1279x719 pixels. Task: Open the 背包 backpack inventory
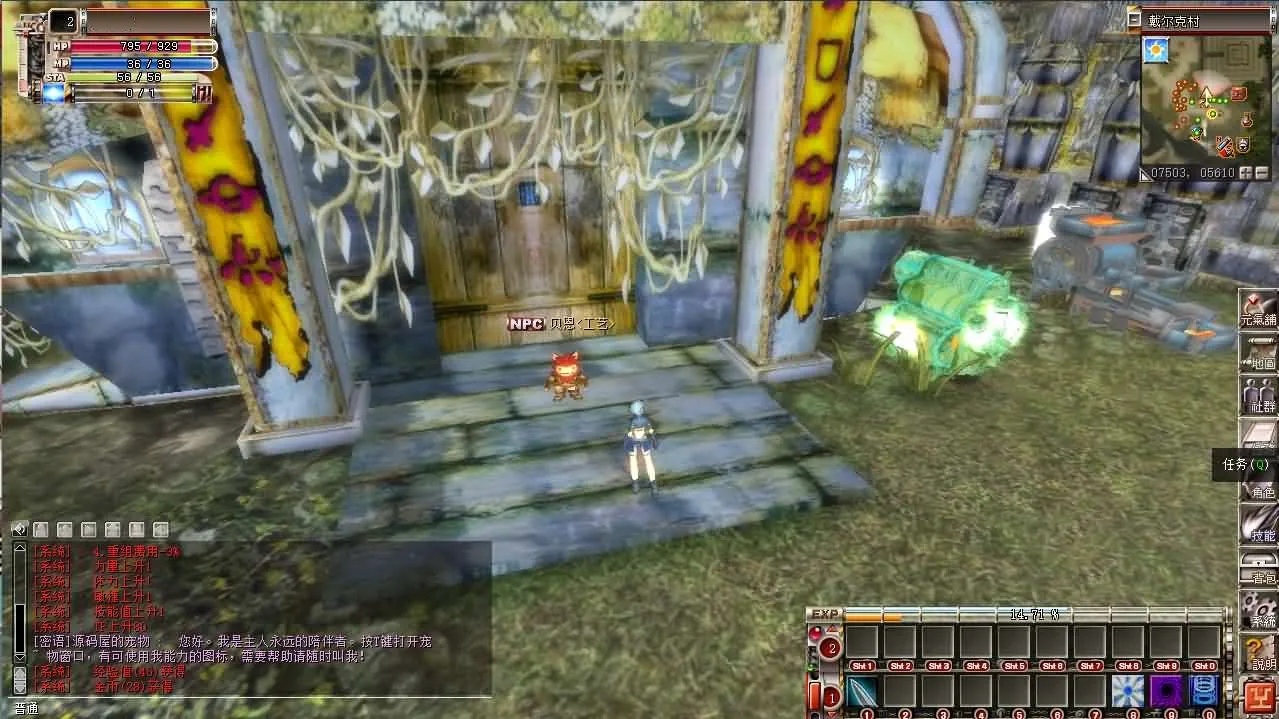coord(1258,566)
